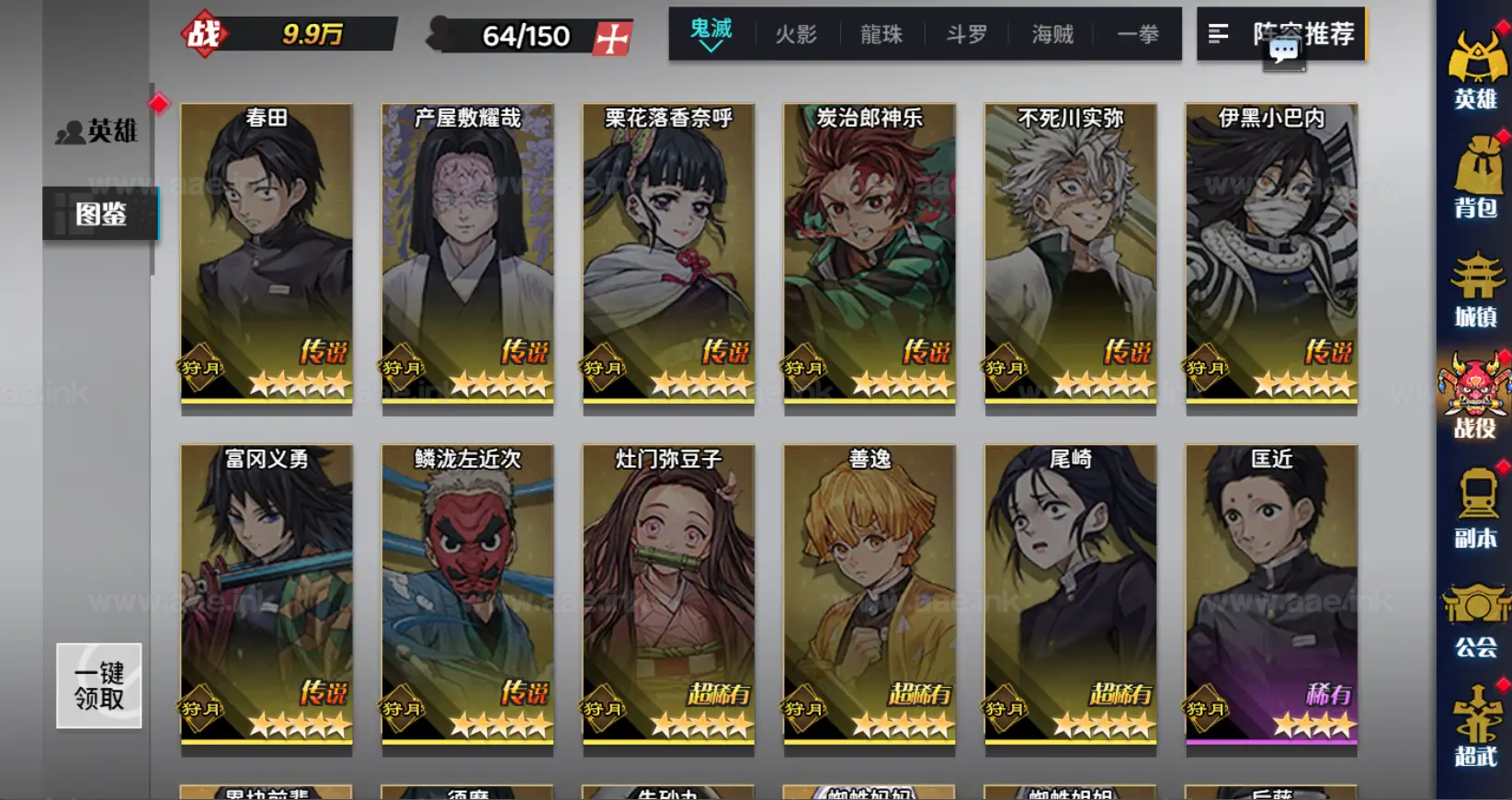The width and height of the screenshot is (1512, 800).
Task: Select the 灶门弥豆子 character card
Action: coord(668,598)
